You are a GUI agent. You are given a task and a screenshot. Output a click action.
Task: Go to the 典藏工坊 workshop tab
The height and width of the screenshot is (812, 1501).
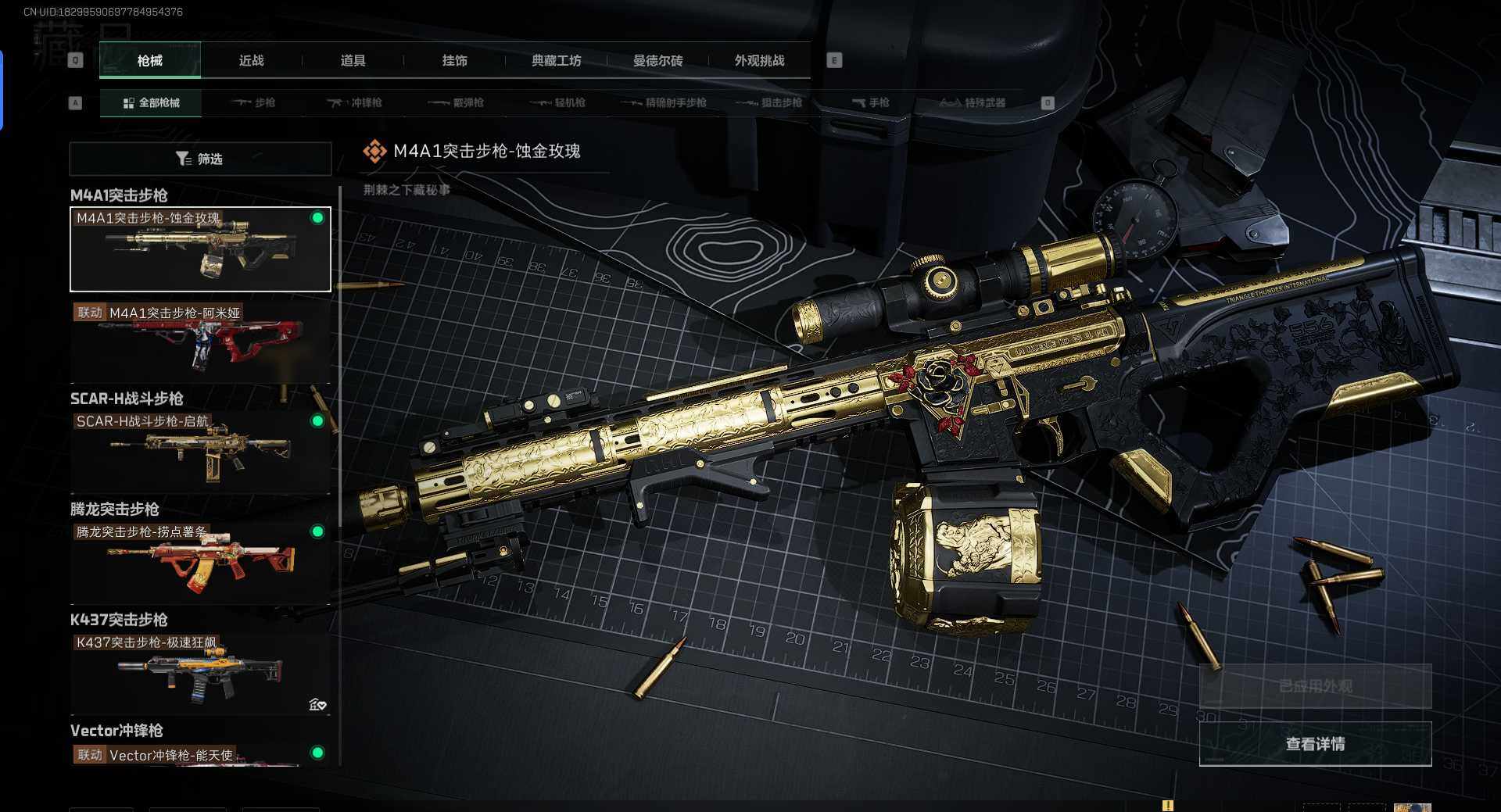556,60
